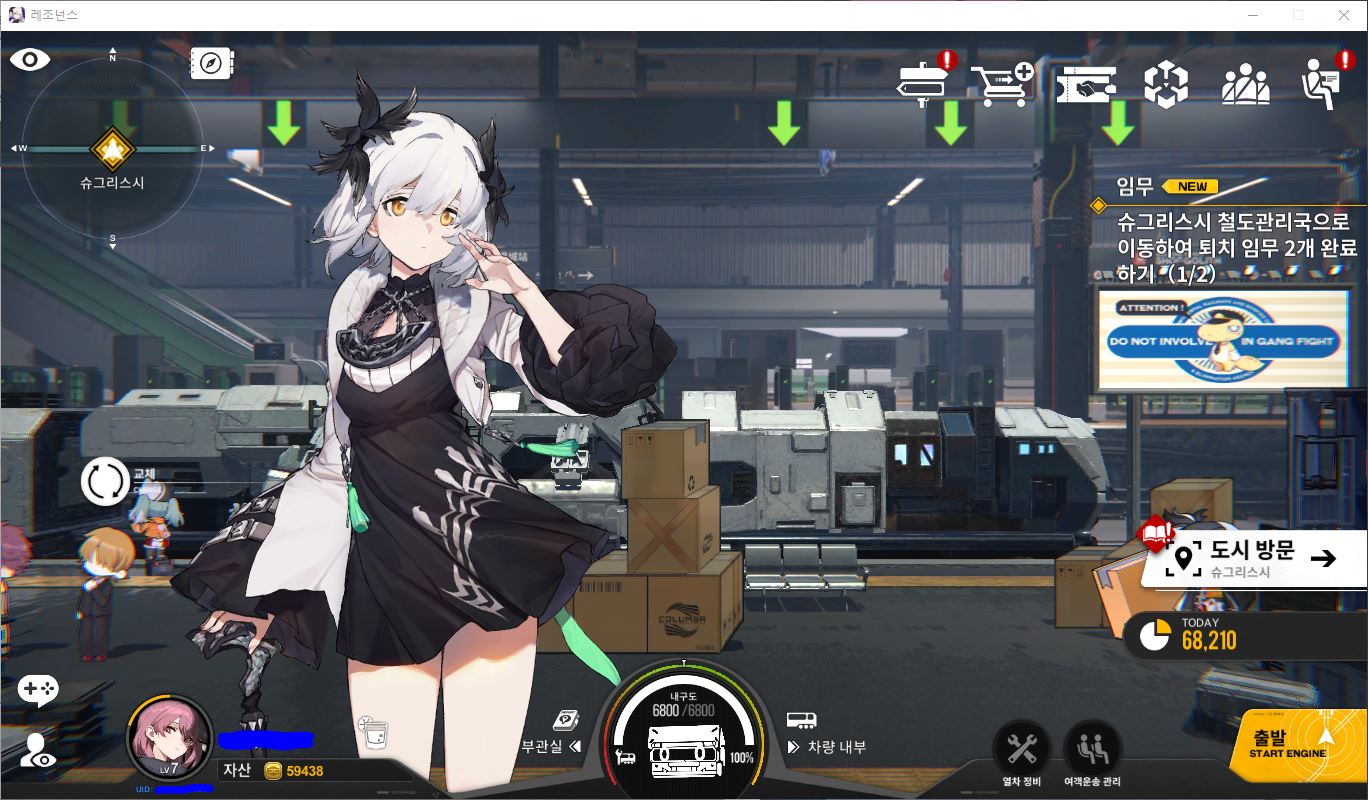Click the 교체 swap character button

105,481
